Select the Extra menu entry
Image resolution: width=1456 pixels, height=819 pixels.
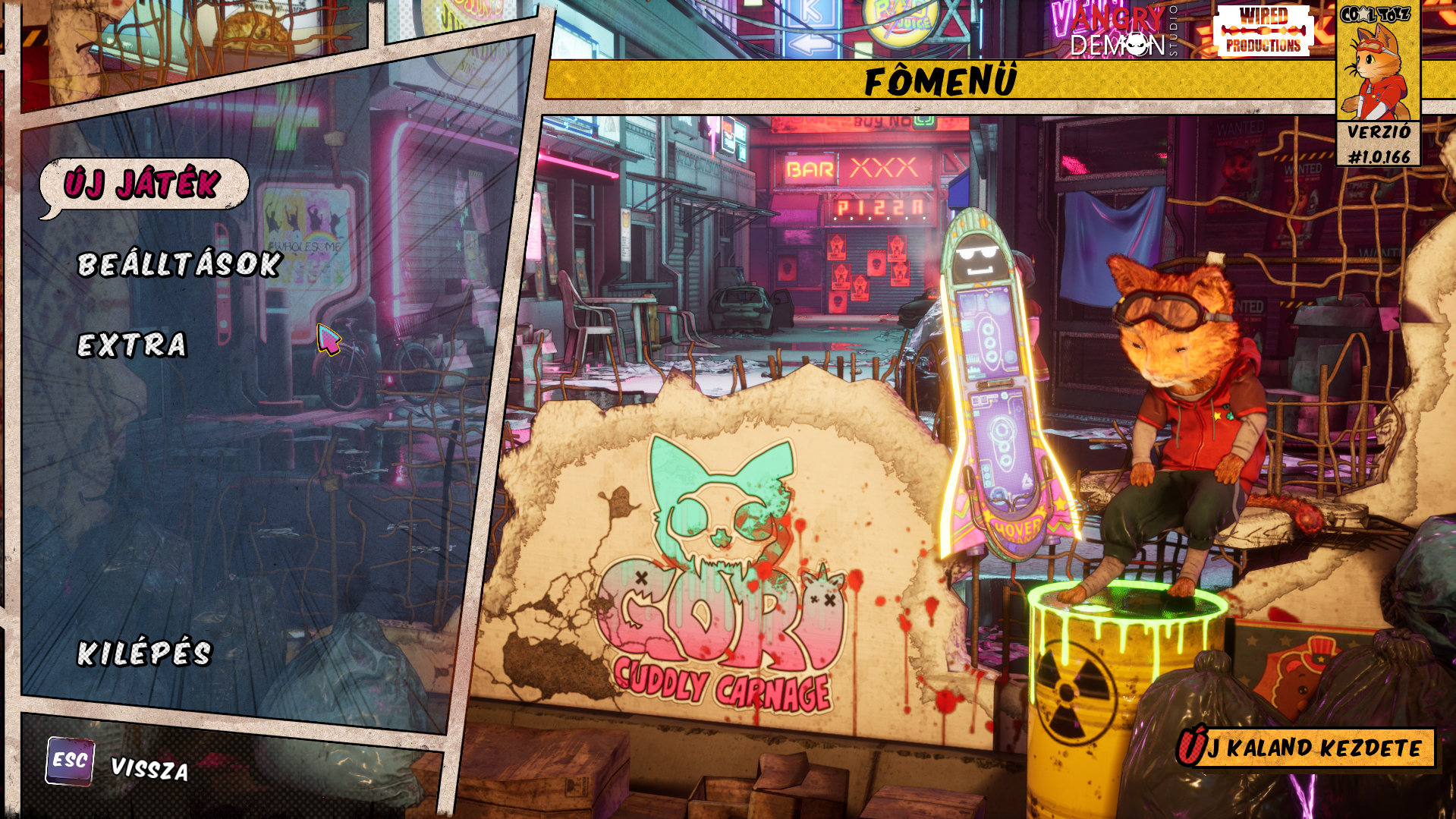pyautogui.click(x=132, y=345)
